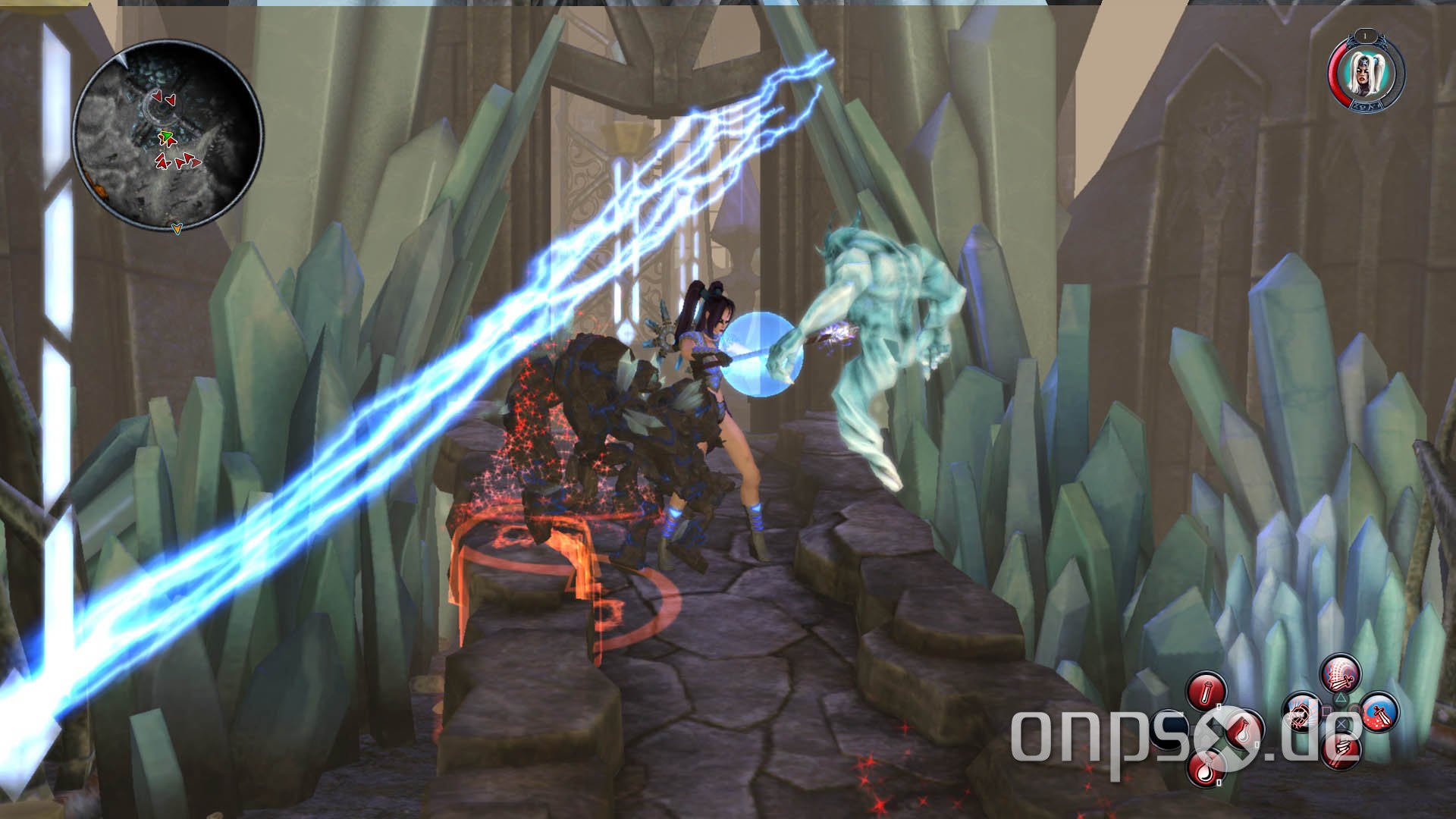The image size is (1456, 819).
Task: Click the X button glyph in the skill cluster
Action: click(1342, 724)
